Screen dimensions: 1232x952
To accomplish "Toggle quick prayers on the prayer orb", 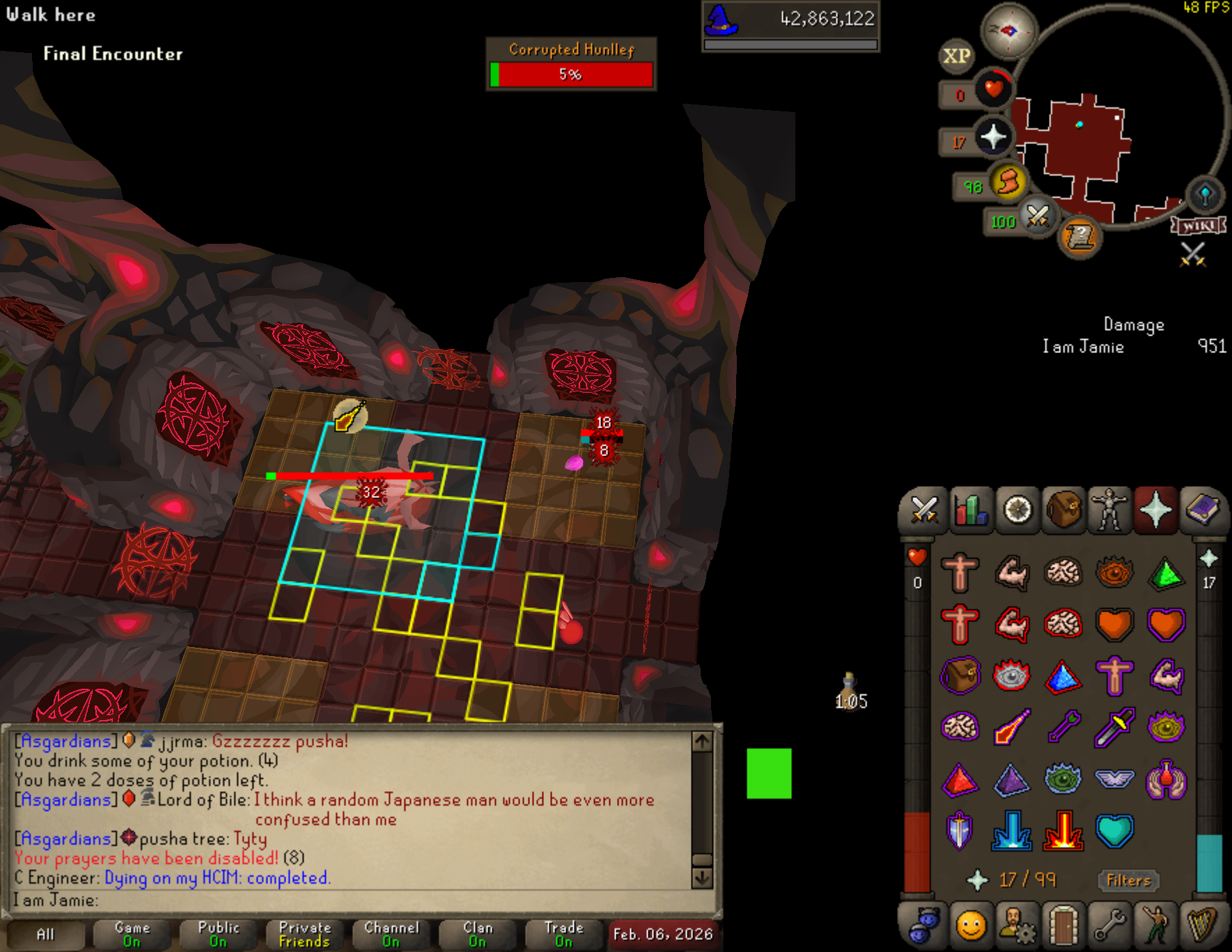I will 992,136.
